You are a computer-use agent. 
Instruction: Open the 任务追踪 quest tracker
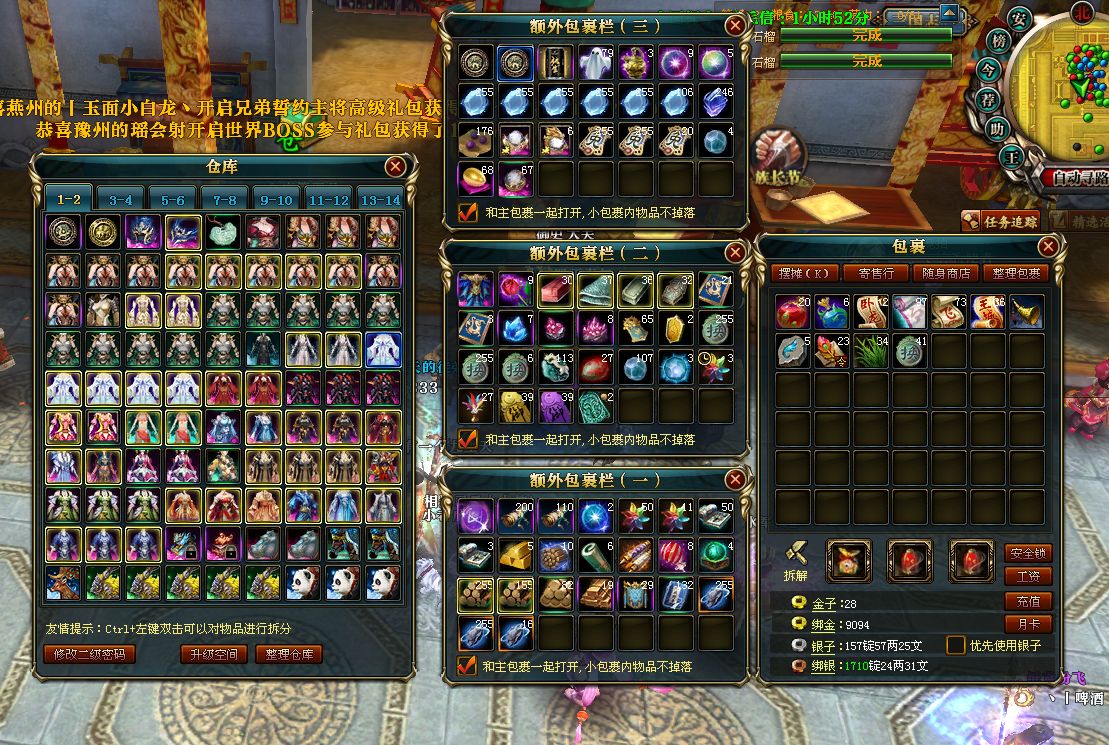(1000, 221)
